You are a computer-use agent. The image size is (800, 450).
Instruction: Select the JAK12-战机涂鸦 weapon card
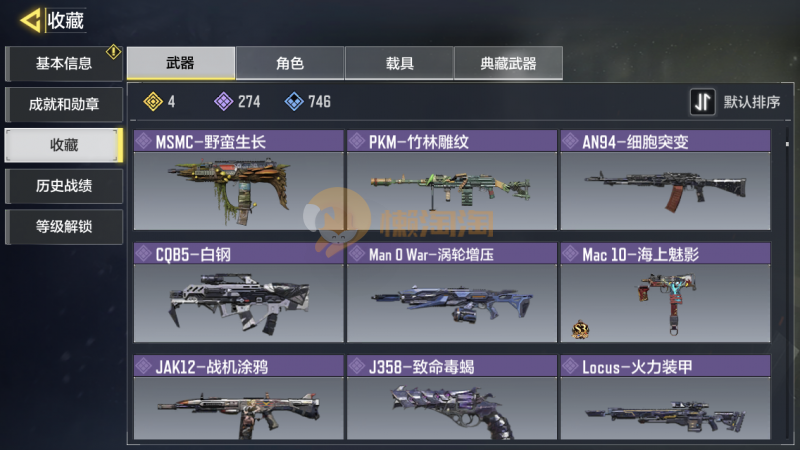(x=238, y=400)
